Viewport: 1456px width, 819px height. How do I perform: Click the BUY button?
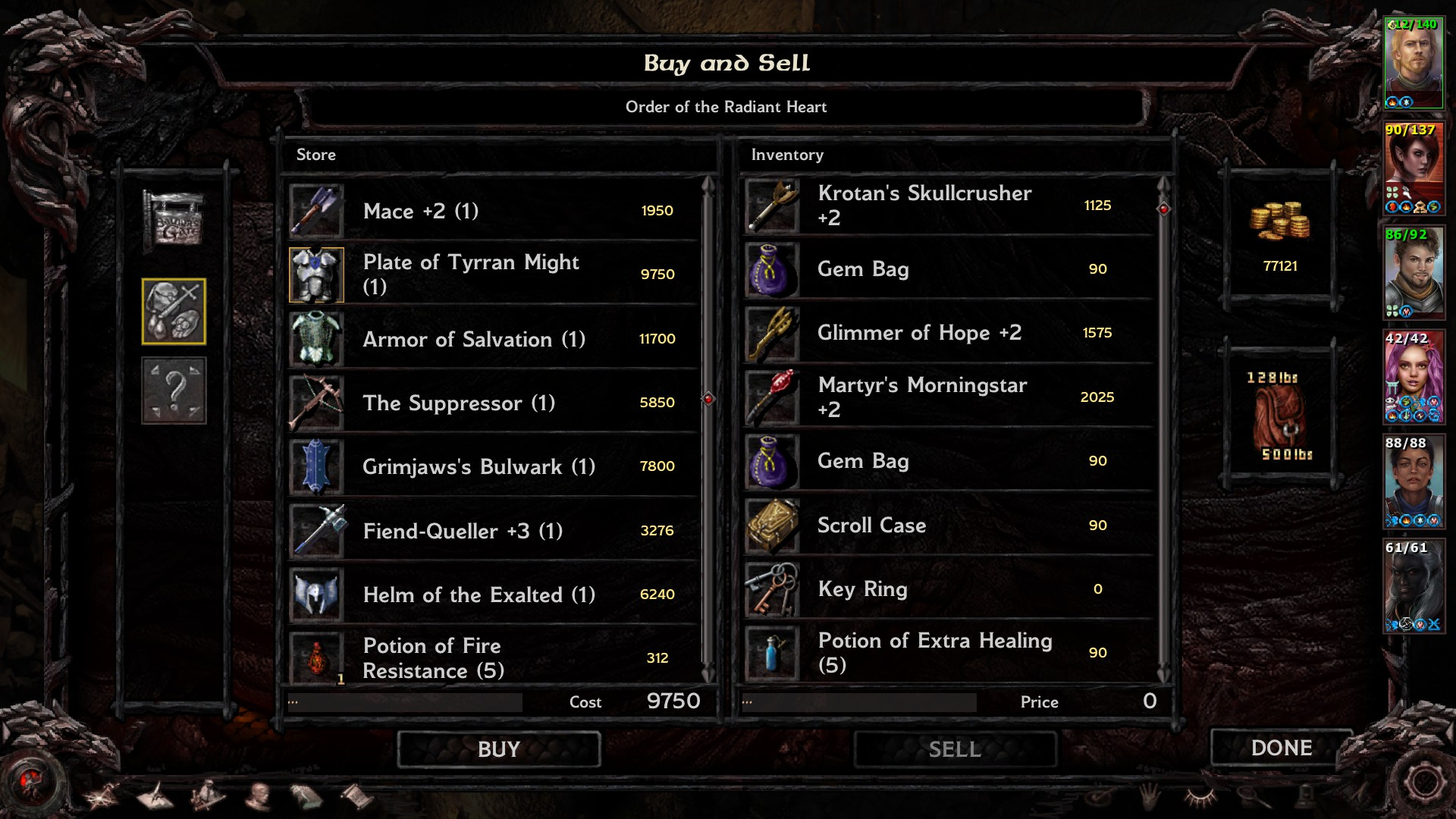pyautogui.click(x=499, y=749)
